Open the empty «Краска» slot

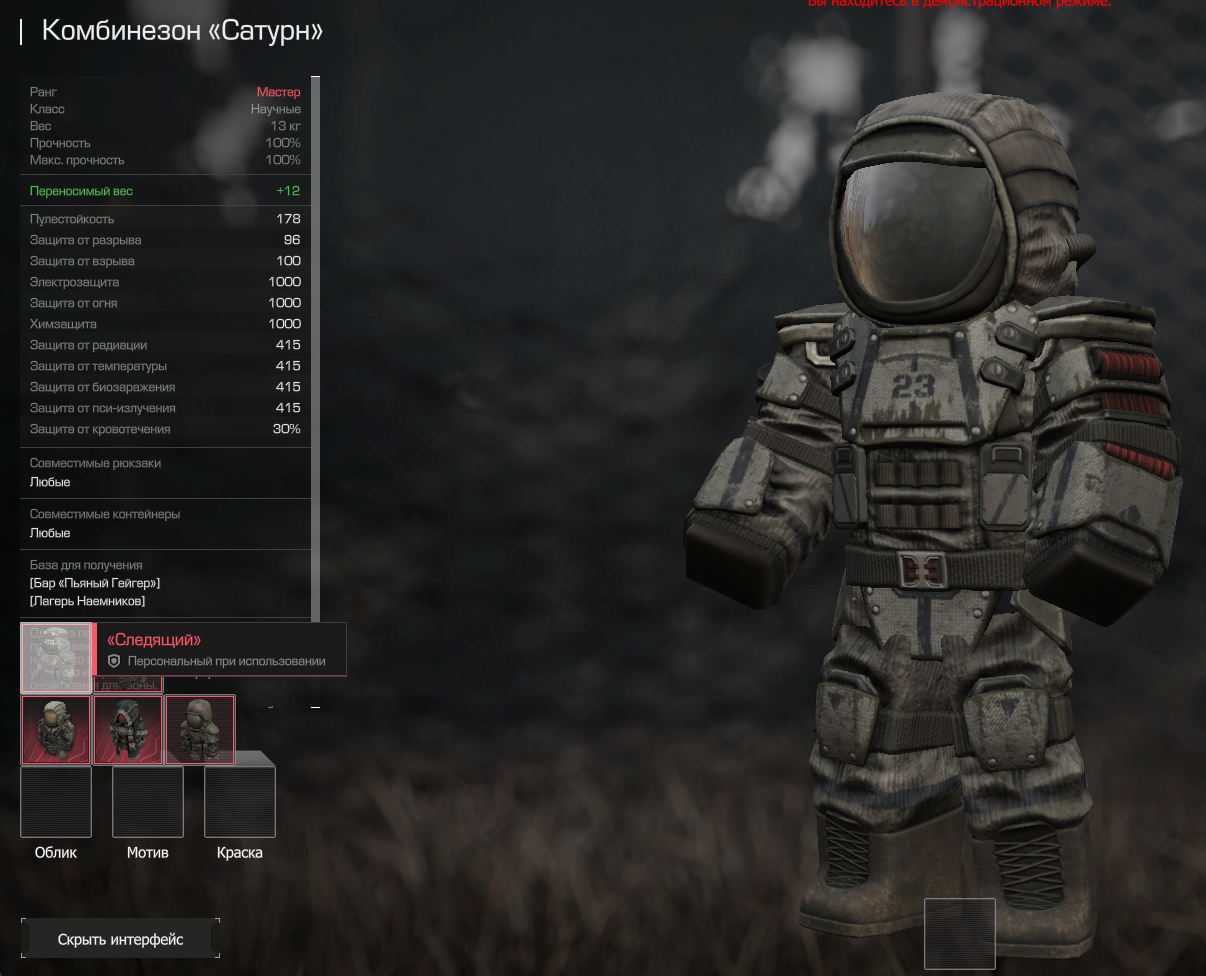click(240, 802)
